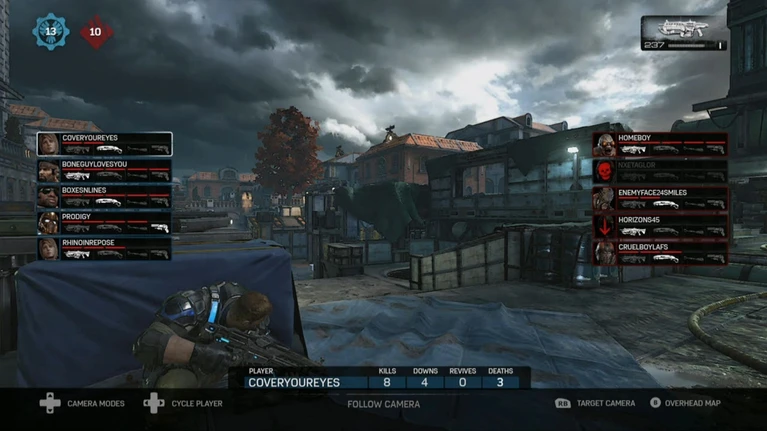Show the Overhead Map

click(x=686, y=403)
